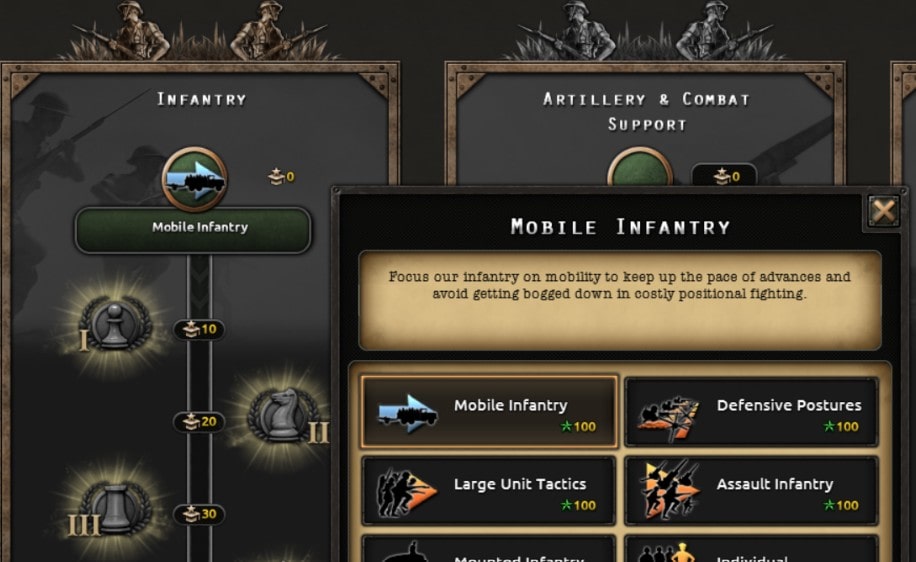This screenshot has width=916, height=562.
Task: Click the Mobile Infantry green label button
Action: click(194, 229)
